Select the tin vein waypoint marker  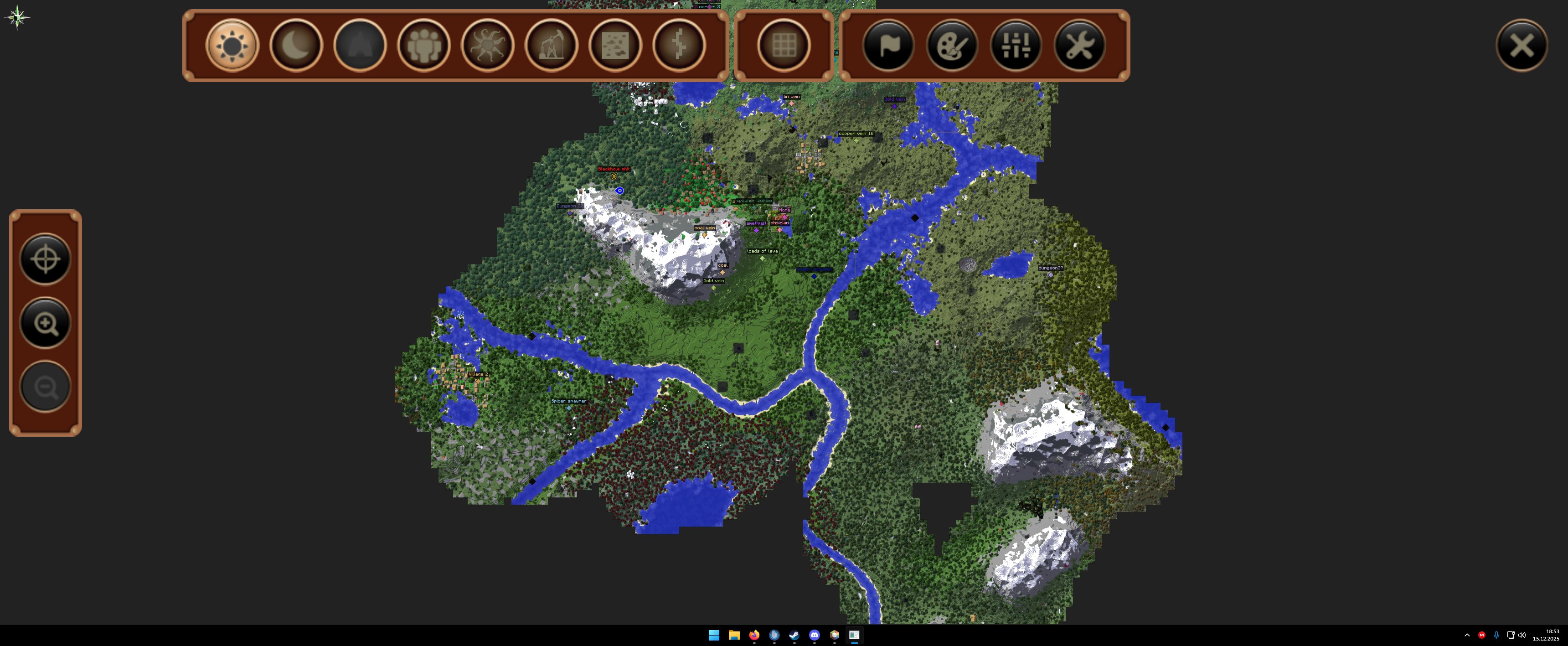791,103
